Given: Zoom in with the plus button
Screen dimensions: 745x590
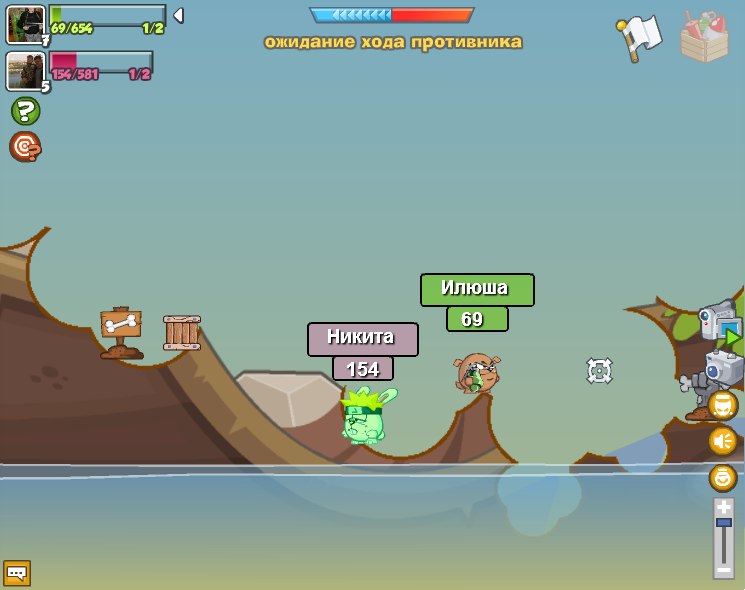Looking at the screenshot, I should click(723, 507).
